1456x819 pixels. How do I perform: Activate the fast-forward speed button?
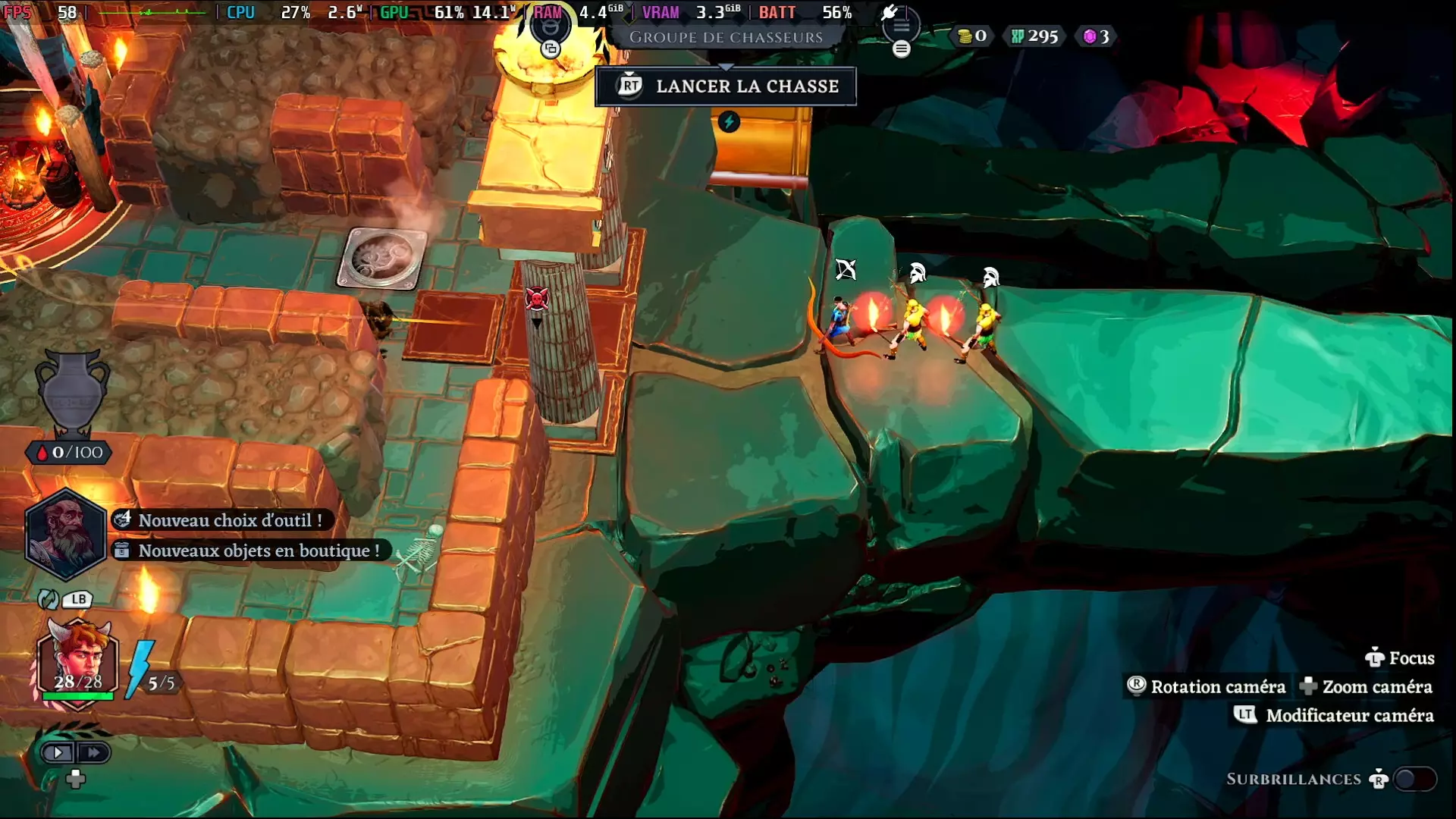93,752
